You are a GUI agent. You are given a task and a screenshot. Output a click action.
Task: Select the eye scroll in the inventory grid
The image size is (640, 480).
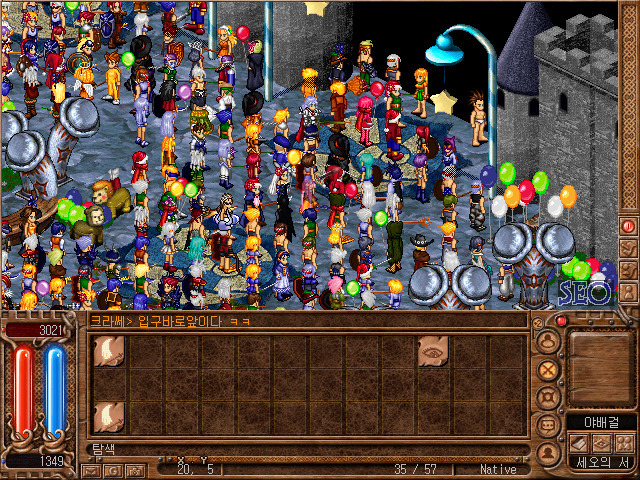433,348
